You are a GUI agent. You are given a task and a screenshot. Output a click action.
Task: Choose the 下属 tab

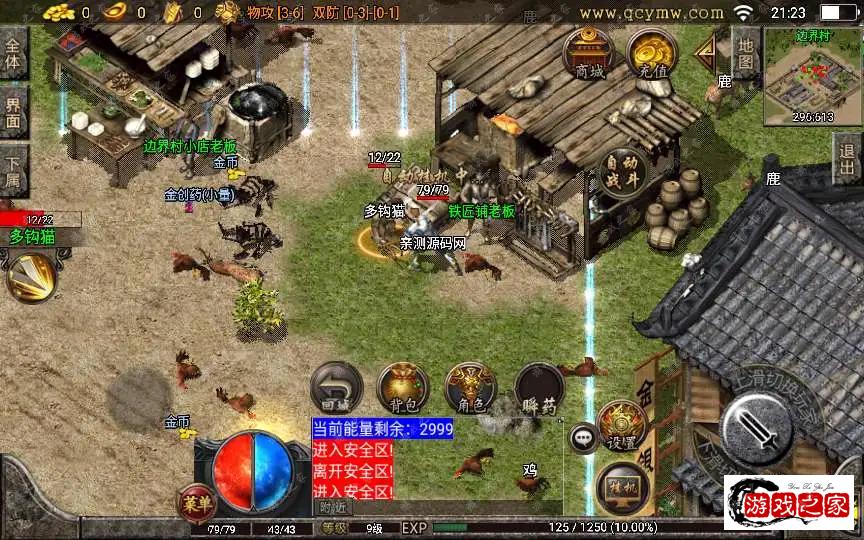click(x=14, y=170)
